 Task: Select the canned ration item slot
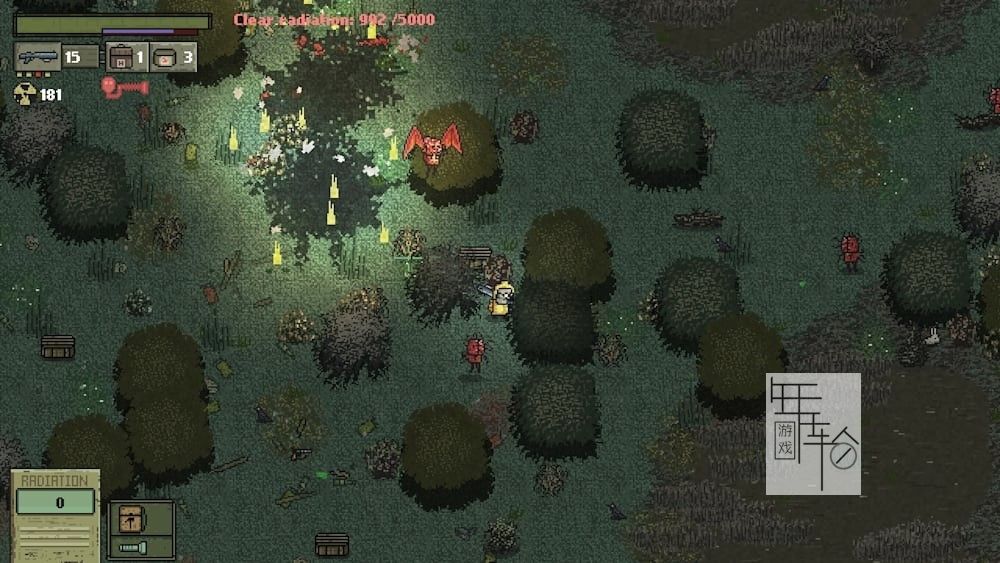click(166, 56)
